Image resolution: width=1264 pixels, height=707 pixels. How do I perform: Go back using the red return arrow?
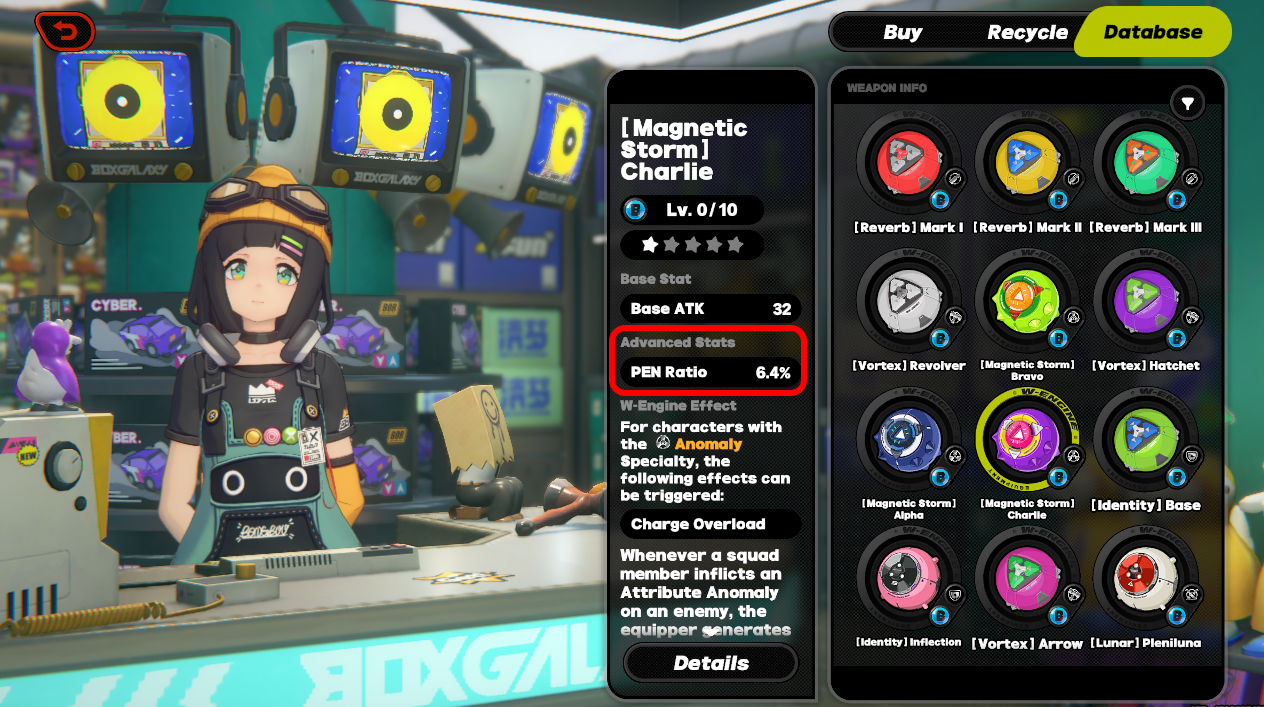pyautogui.click(x=64, y=32)
